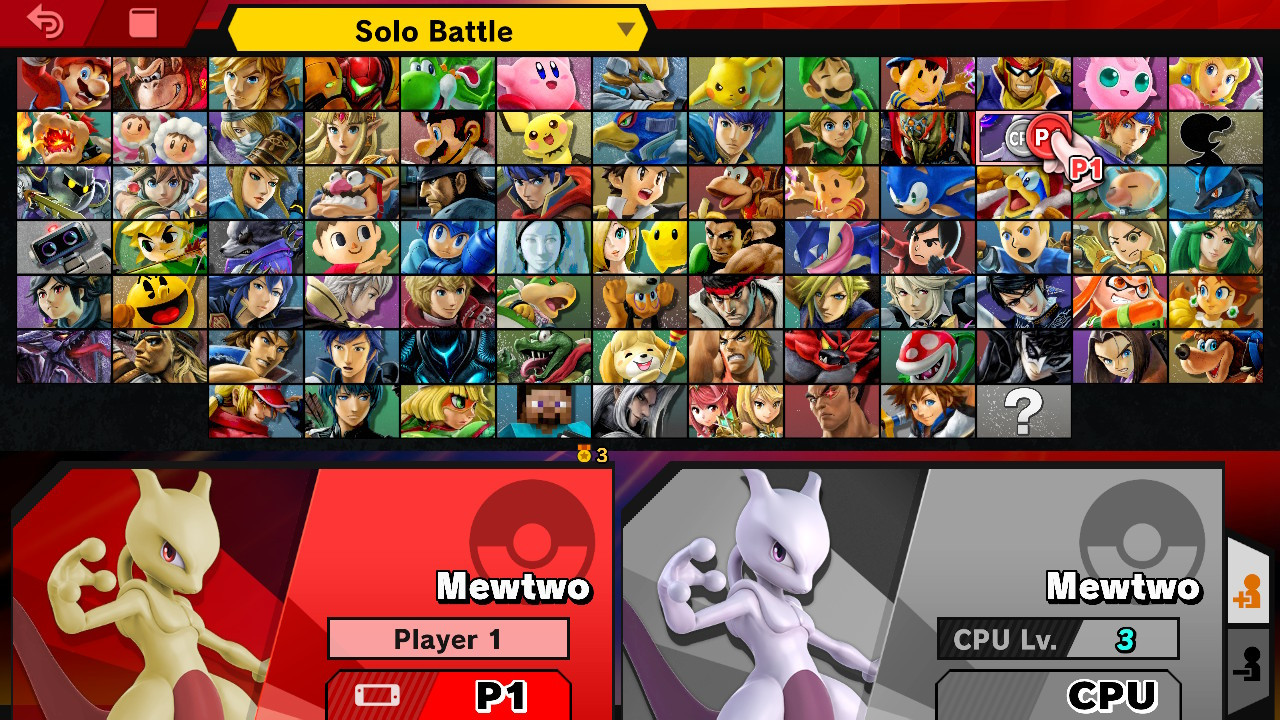The height and width of the screenshot is (720, 1280).
Task: Click the CPU button on Mewtwo's panel
Action: (x=1080, y=697)
